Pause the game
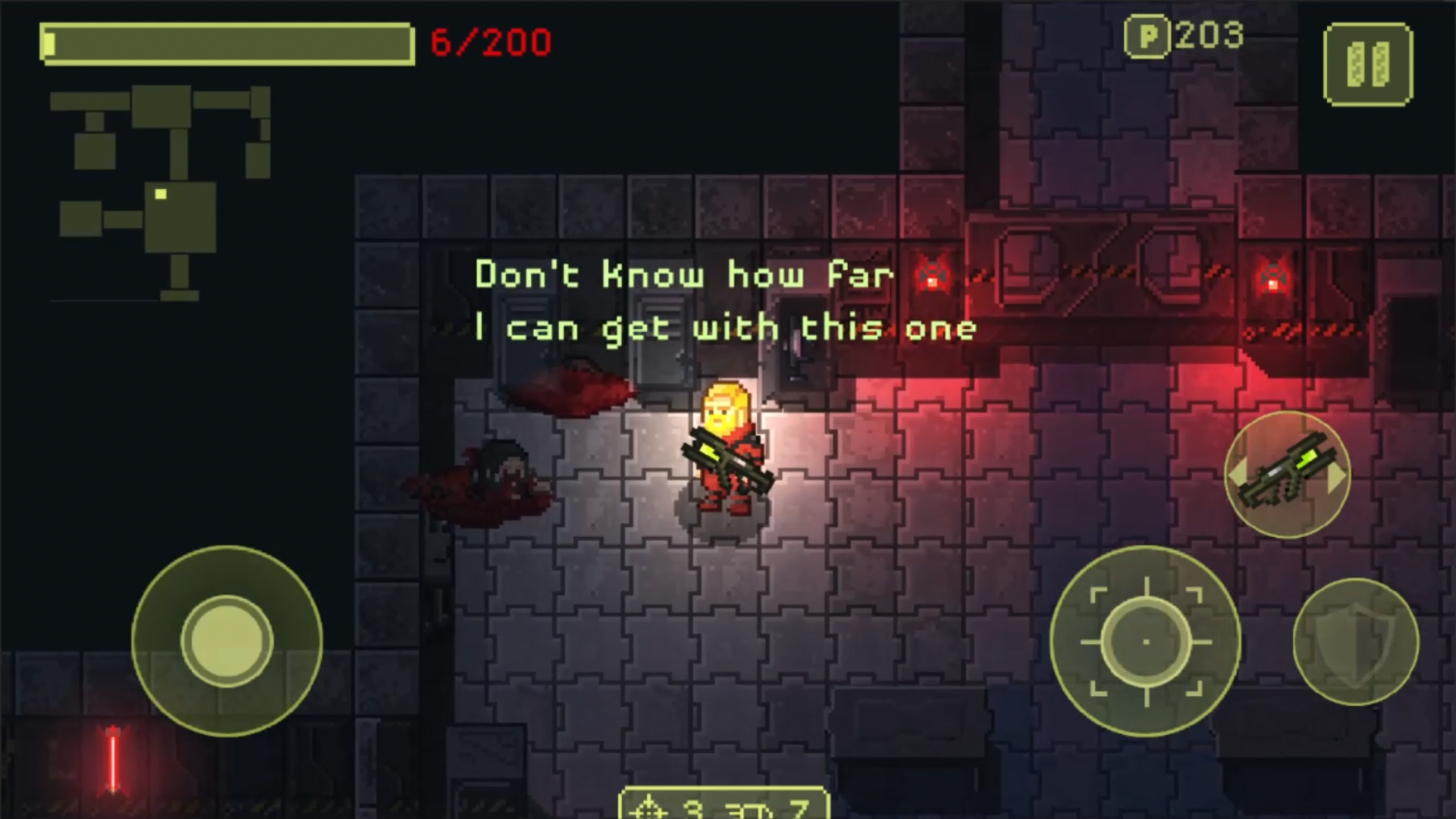This screenshot has width=1456, height=819. (1368, 64)
